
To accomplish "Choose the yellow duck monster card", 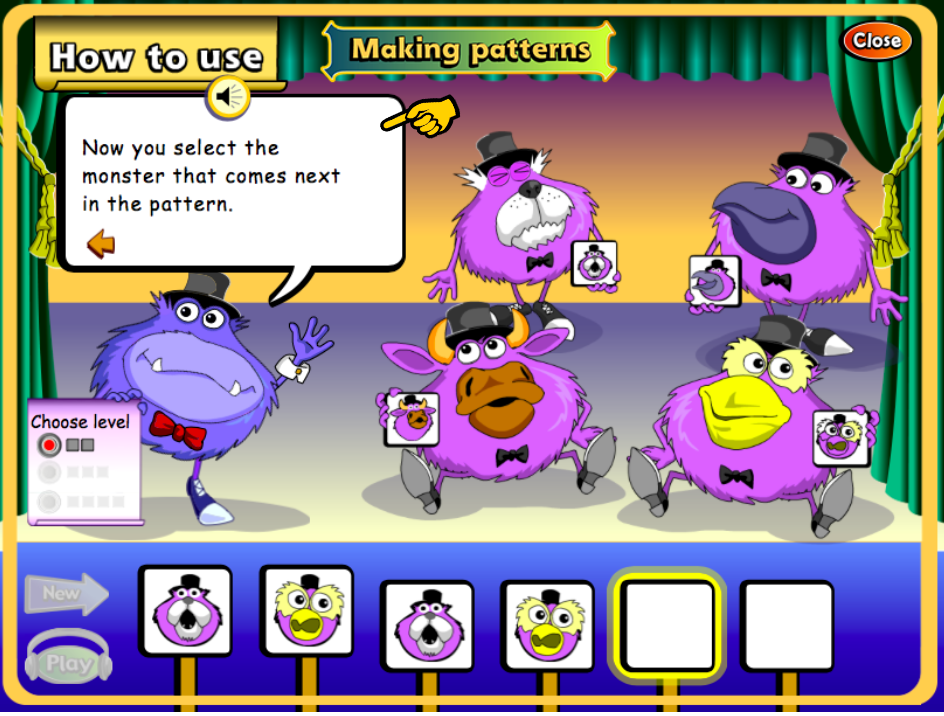I will [840, 438].
